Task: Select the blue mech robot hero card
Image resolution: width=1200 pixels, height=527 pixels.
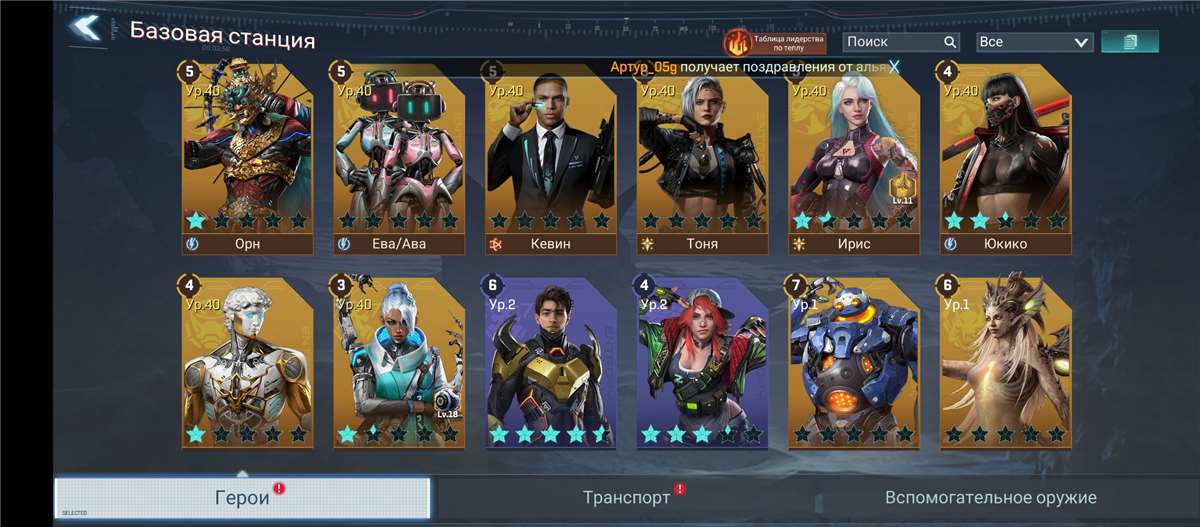Action: point(853,362)
